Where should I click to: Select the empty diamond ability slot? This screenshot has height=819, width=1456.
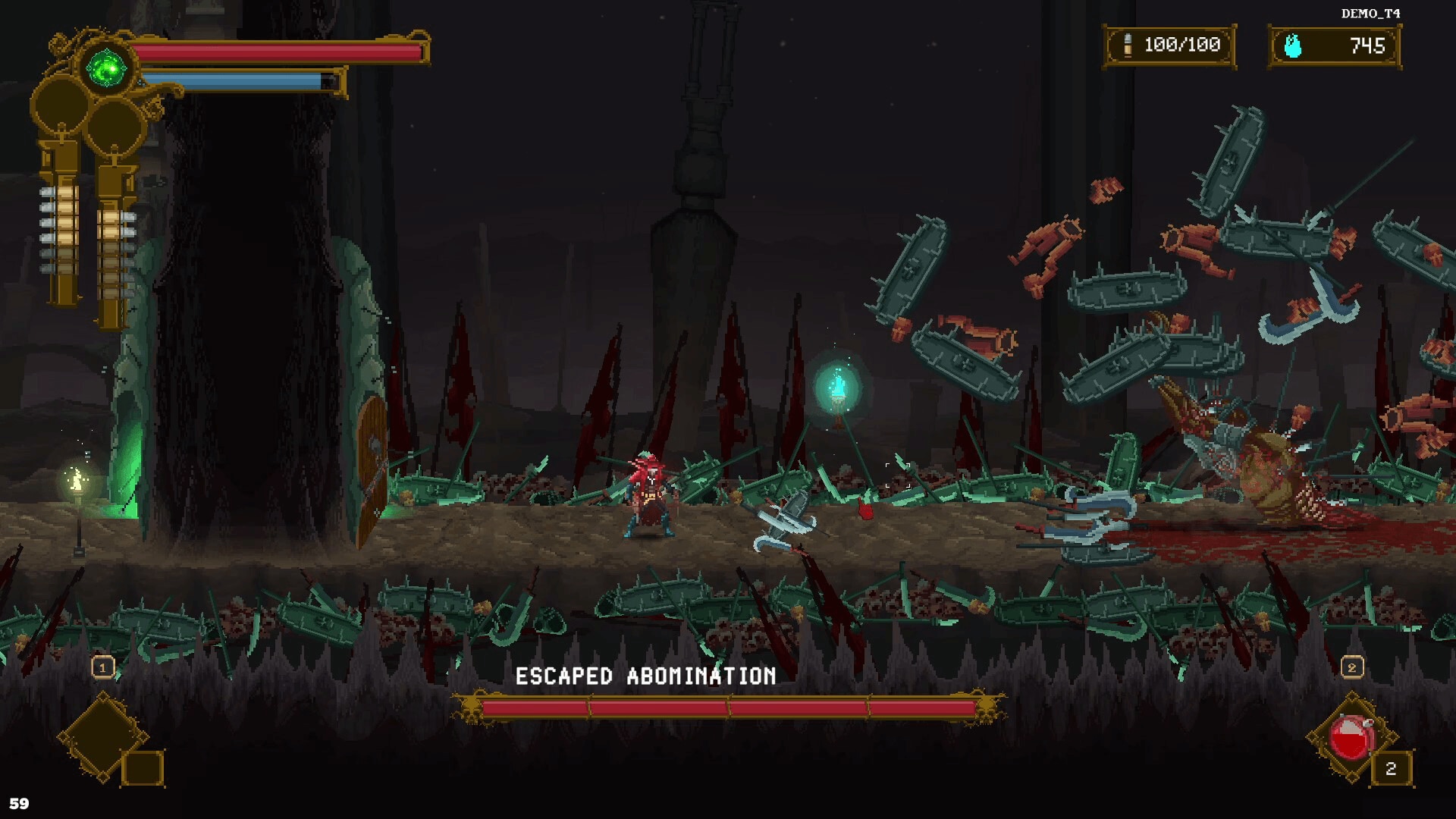(x=102, y=736)
